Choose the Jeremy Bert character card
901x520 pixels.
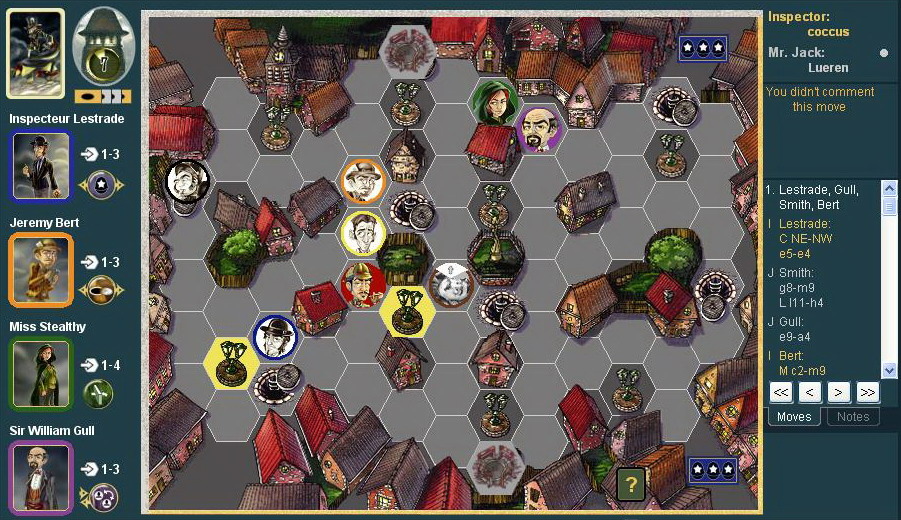[41, 269]
